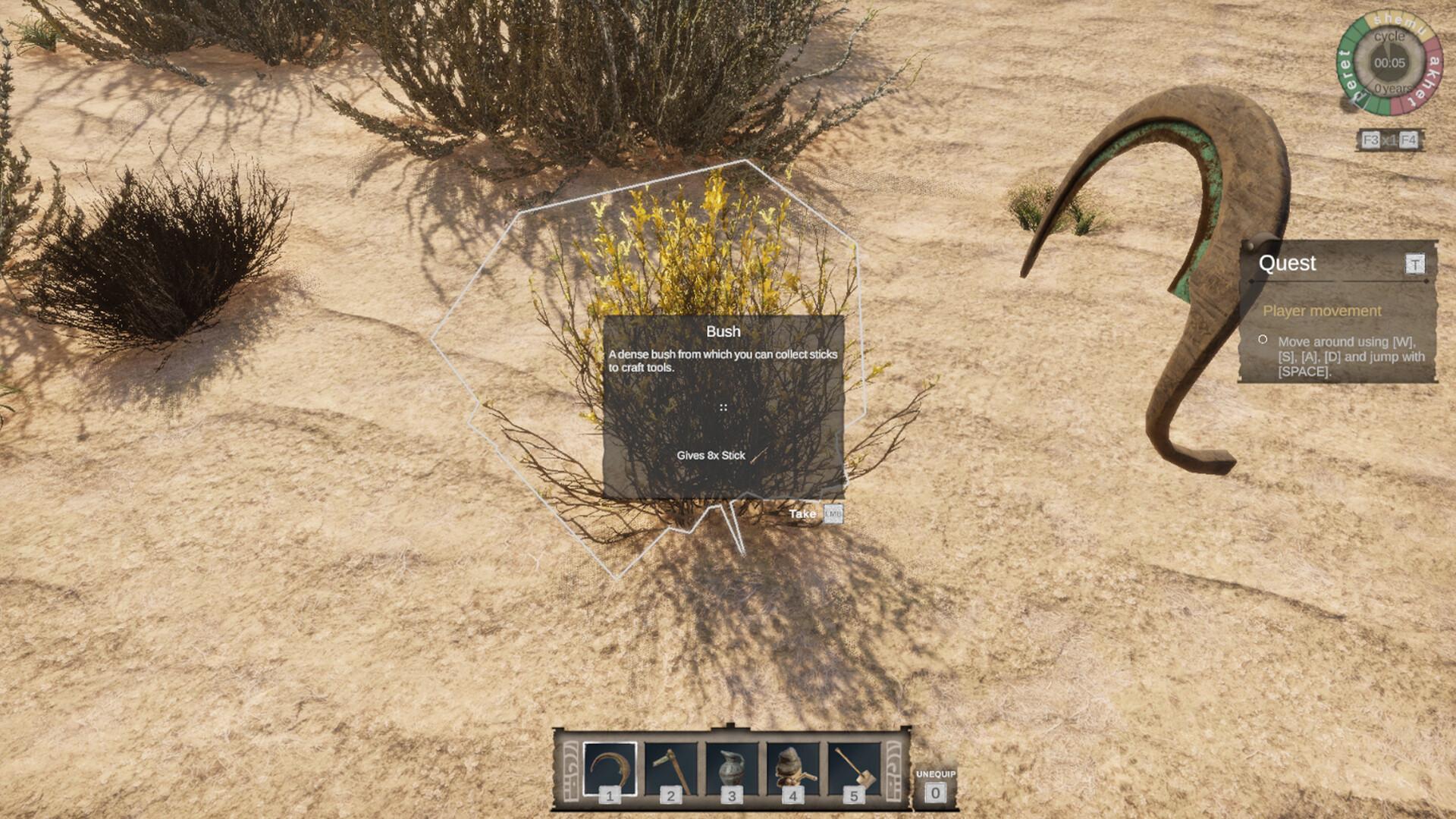Check off the Player movement objective
1456x819 pixels.
coord(1263,339)
